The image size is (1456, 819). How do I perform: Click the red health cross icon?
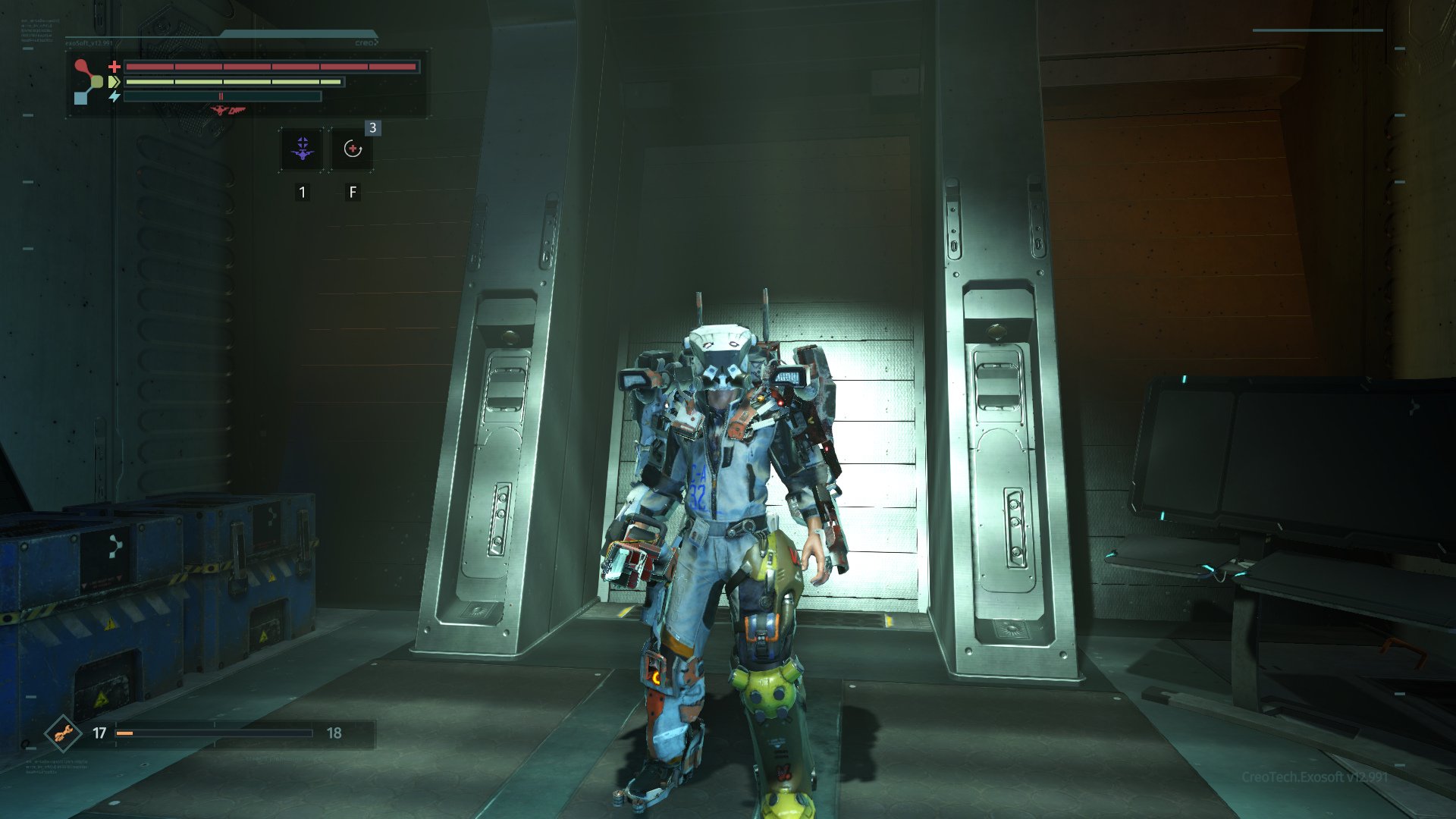[x=114, y=67]
